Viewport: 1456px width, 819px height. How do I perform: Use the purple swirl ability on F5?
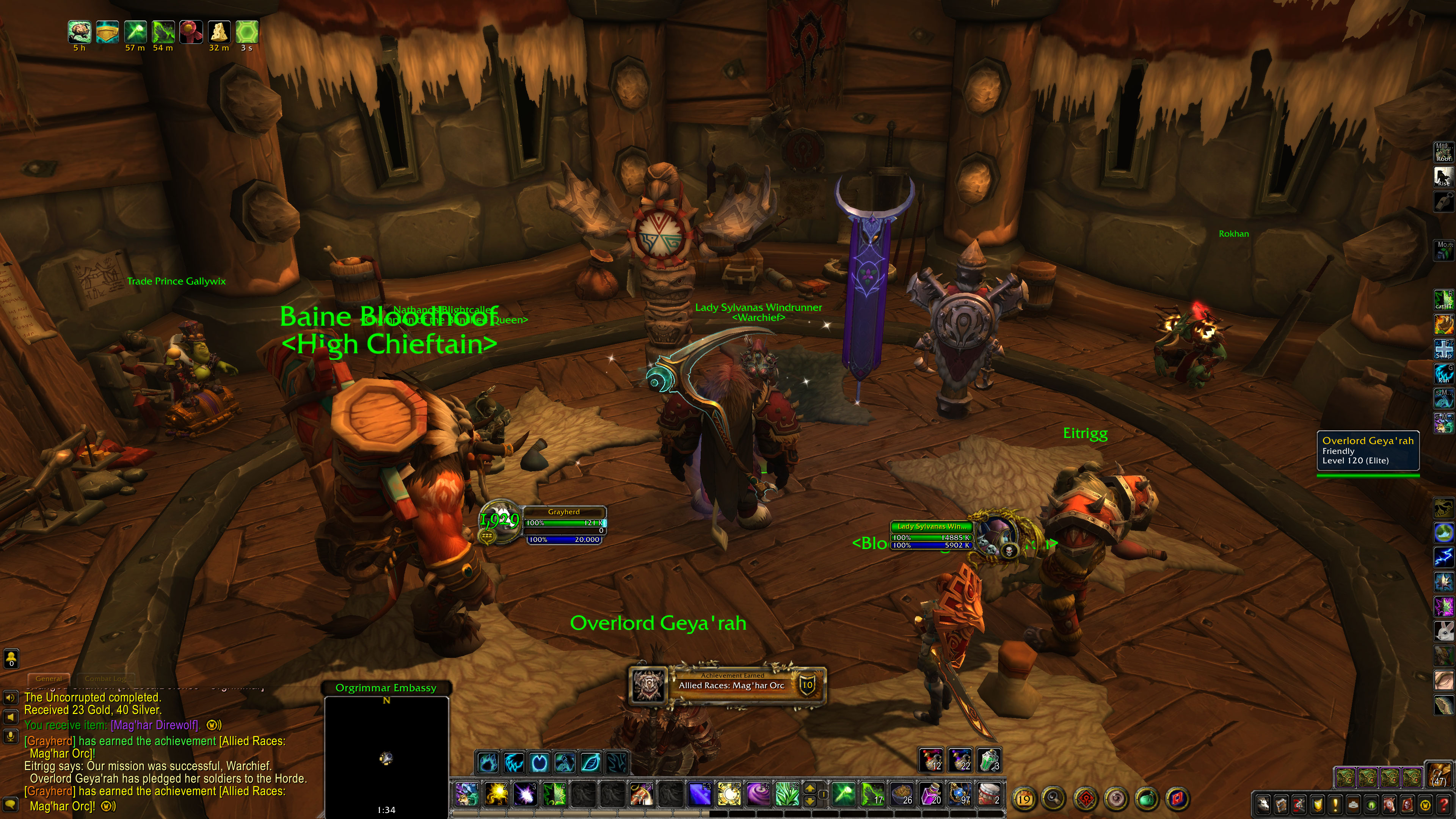pyautogui.click(x=758, y=794)
